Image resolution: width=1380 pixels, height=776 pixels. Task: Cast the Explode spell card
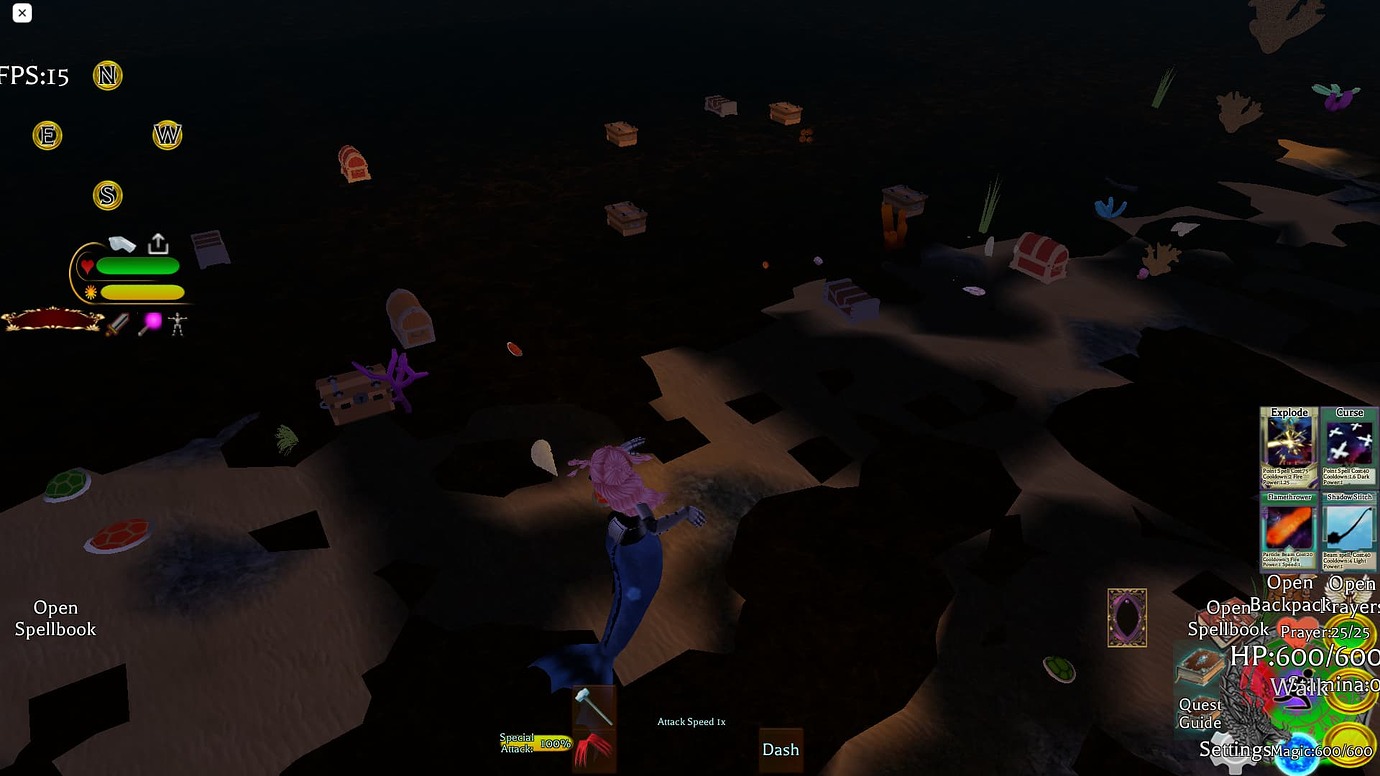pyautogui.click(x=1289, y=447)
